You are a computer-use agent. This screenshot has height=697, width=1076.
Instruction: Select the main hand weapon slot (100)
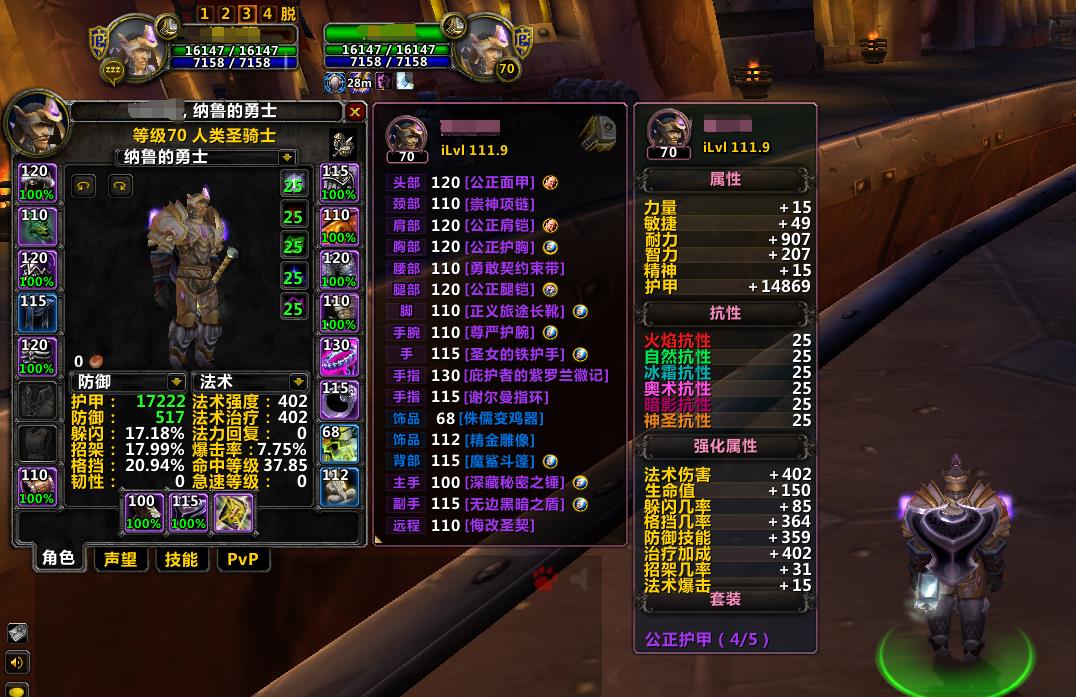click(142, 513)
